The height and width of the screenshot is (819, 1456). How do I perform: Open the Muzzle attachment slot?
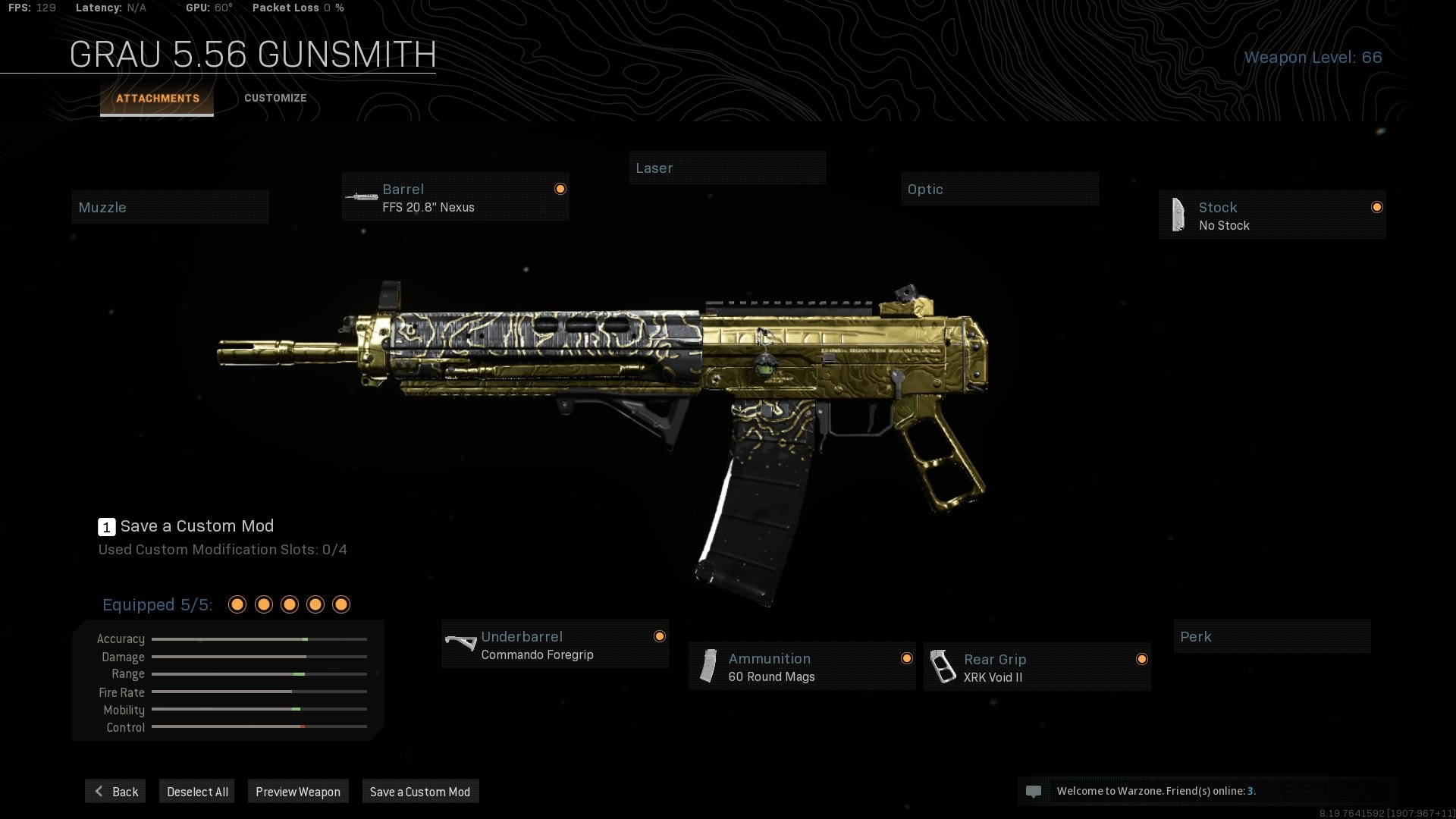coord(170,206)
